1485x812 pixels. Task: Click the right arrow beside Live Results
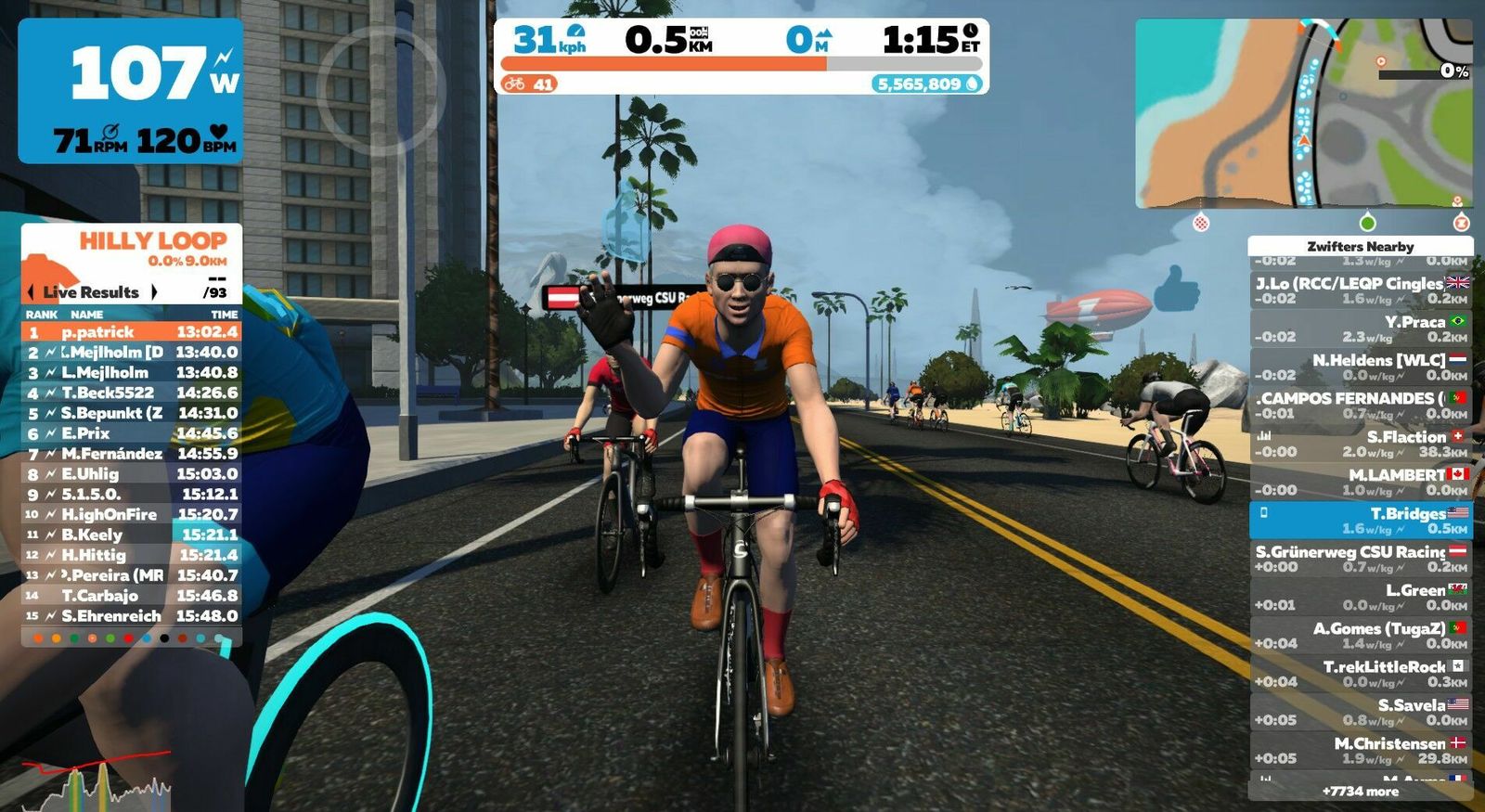(154, 292)
